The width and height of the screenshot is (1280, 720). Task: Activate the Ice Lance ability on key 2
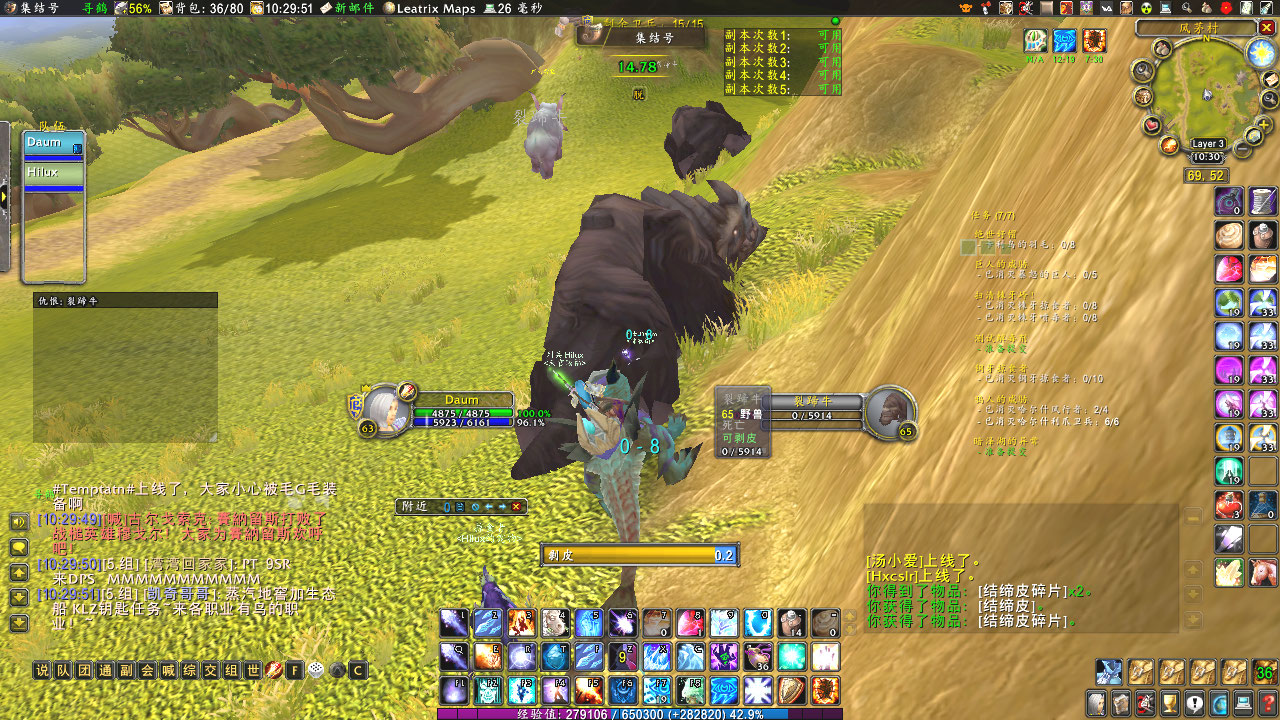(x=487, y=623)
